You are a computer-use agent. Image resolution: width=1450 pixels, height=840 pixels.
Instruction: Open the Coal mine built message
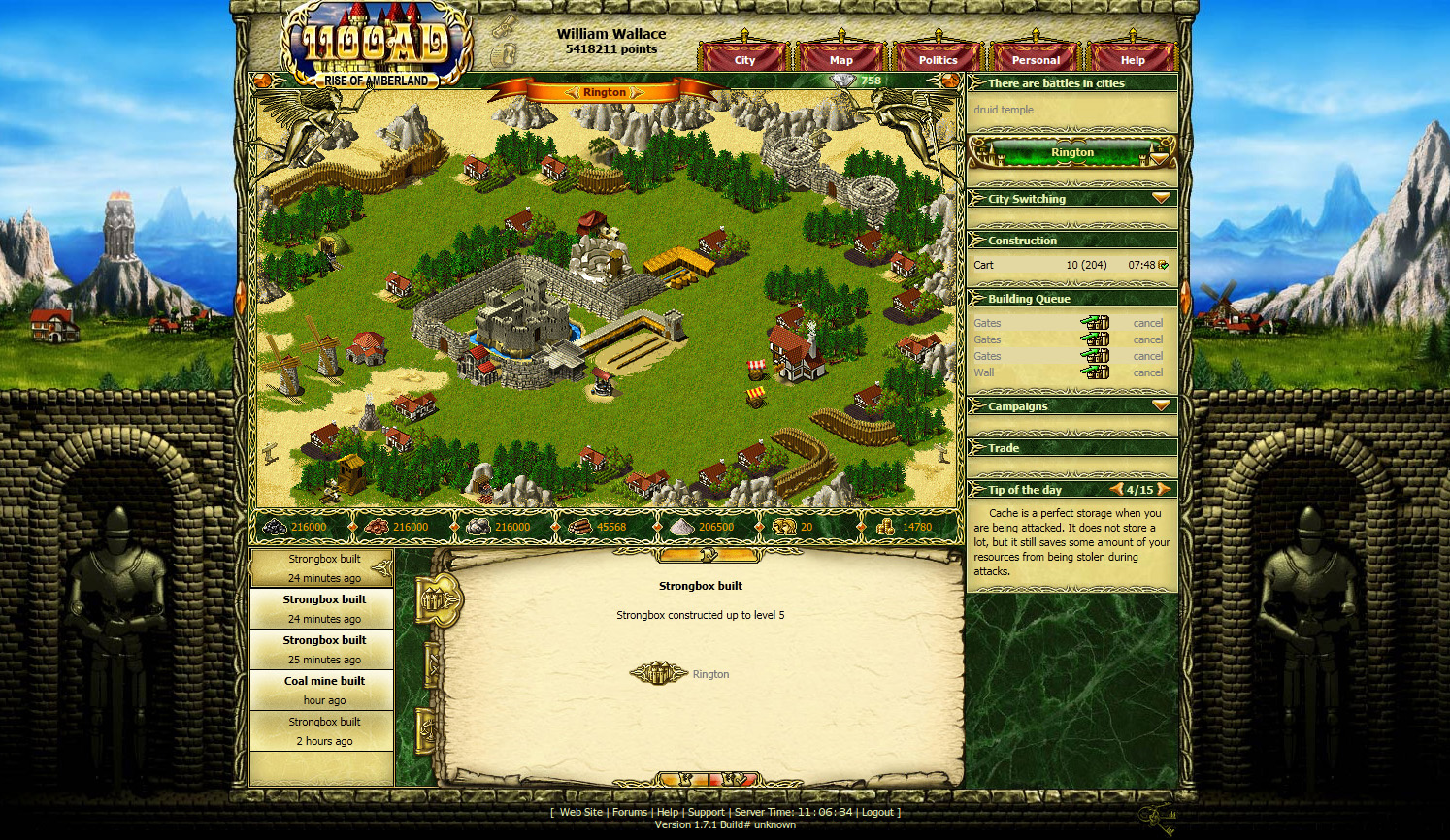point(324,690)
